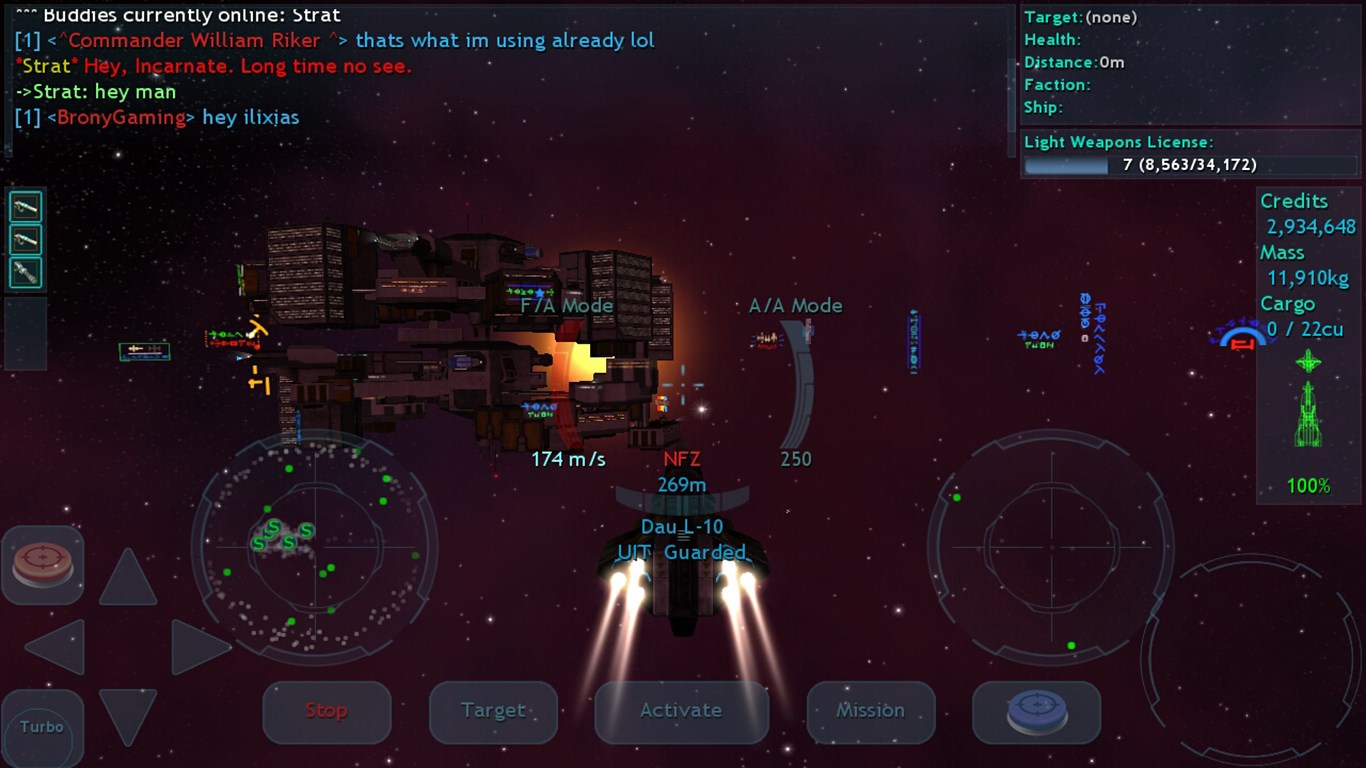
Task: Open the Light Weapons License details
Action: (x=1120, y=141)
